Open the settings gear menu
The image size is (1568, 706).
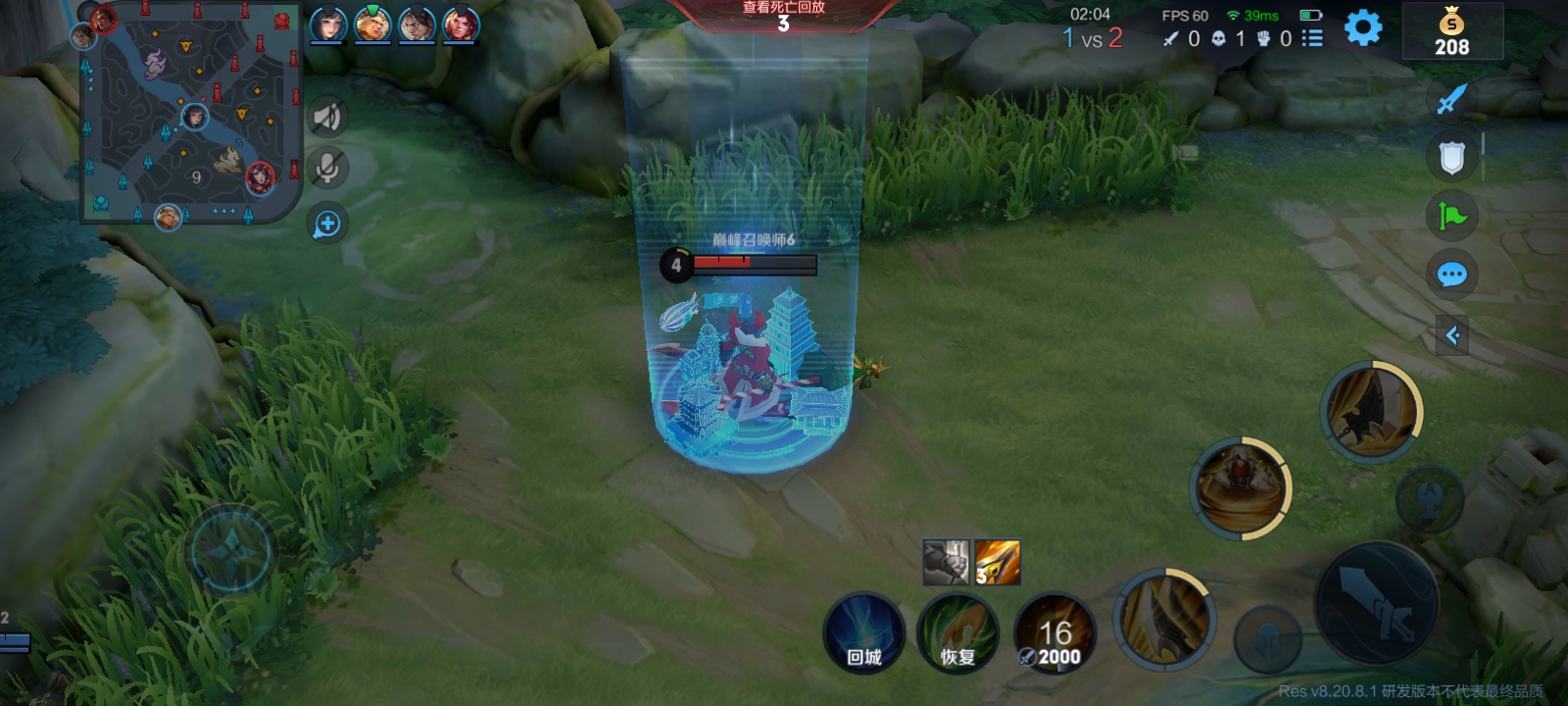pyautogui.click(x=1362, y=27)
